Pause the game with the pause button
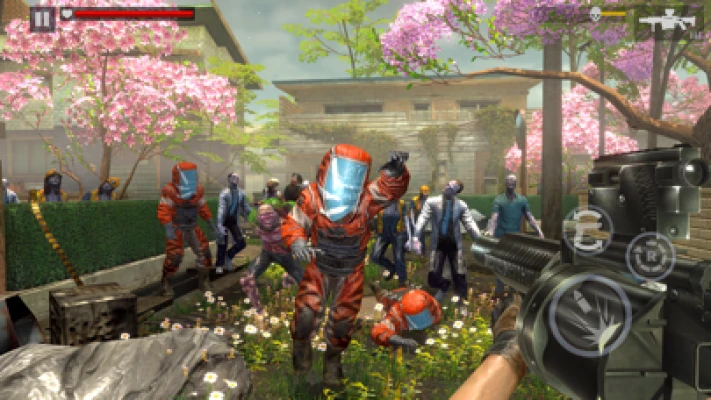 (42, 17)
